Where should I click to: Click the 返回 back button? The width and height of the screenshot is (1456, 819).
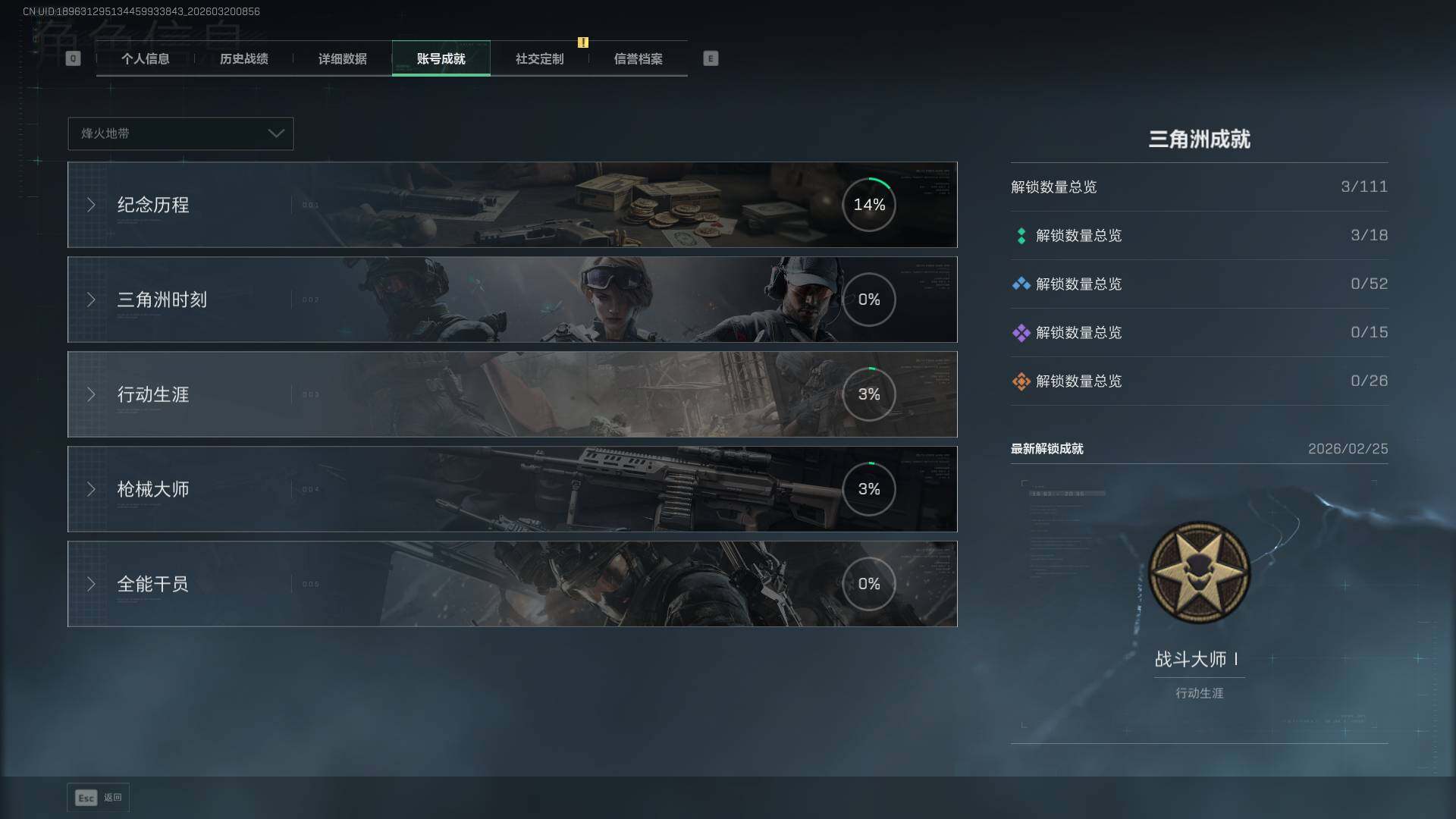(x=99, y=798)
